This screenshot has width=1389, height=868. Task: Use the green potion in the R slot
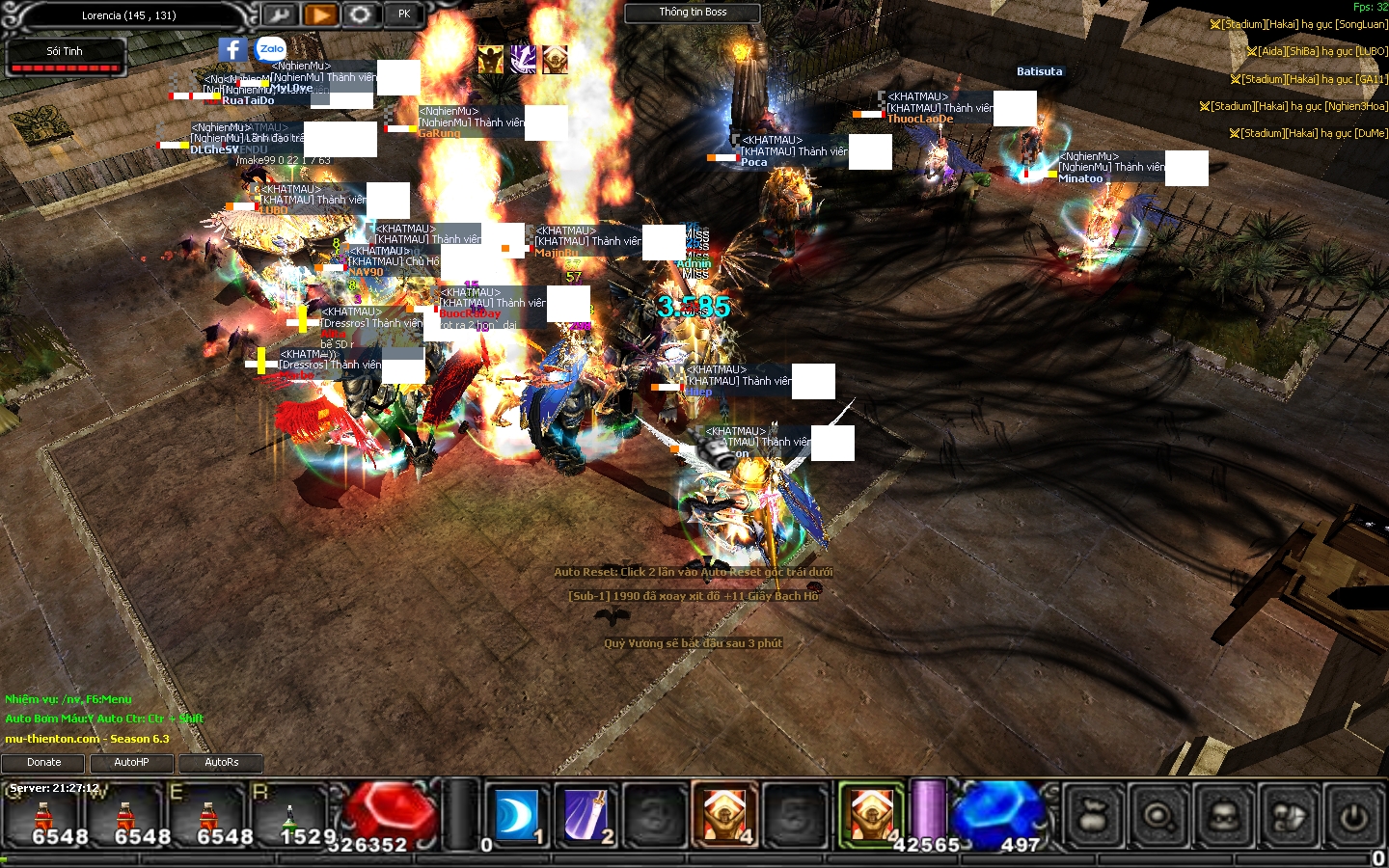pyautogui.click(x=289, y=816)
